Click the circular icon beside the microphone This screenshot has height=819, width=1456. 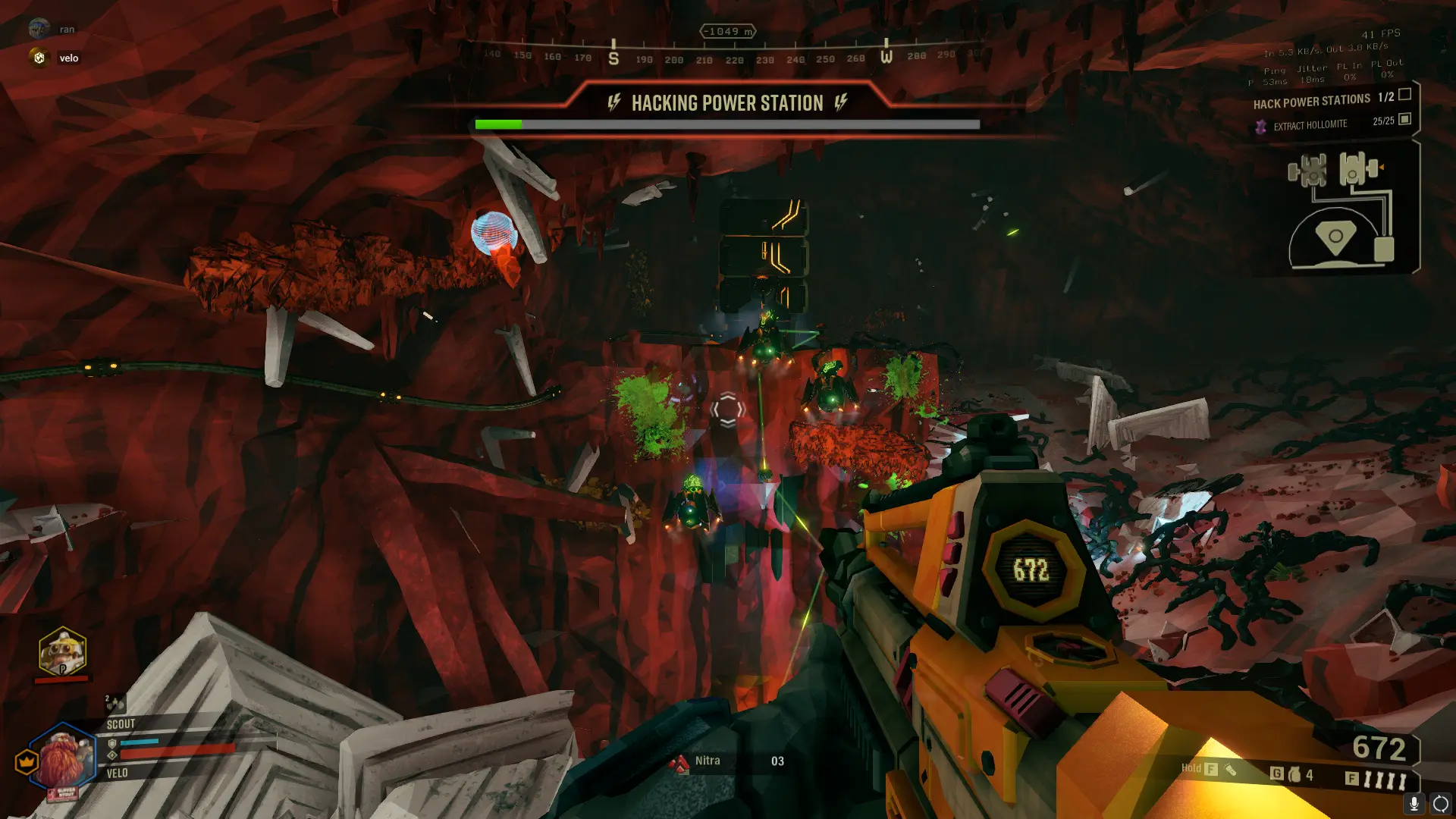click(1440, 803)
